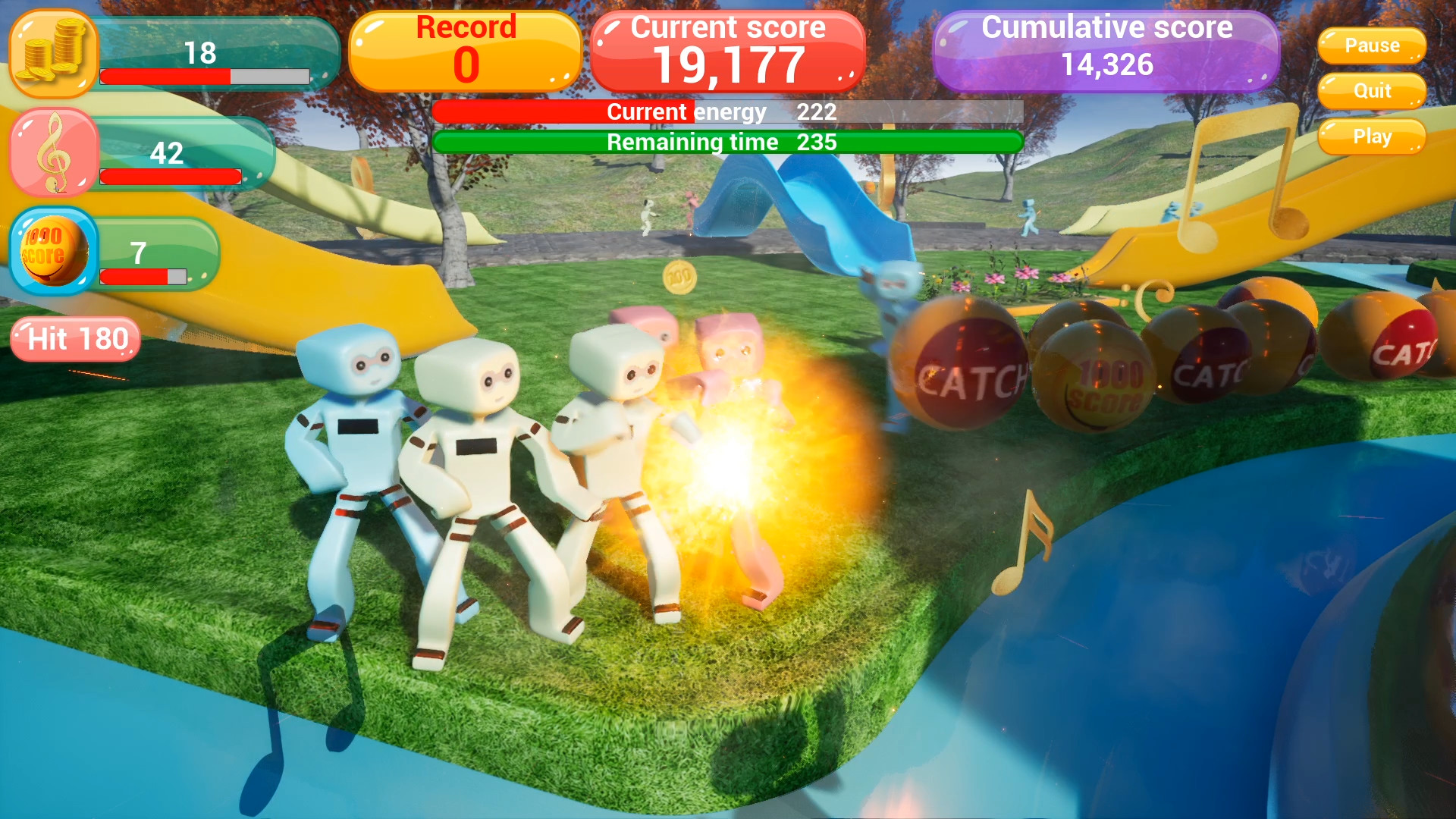
Task: Click the Remaining time green bar
Action: [728, 141]
